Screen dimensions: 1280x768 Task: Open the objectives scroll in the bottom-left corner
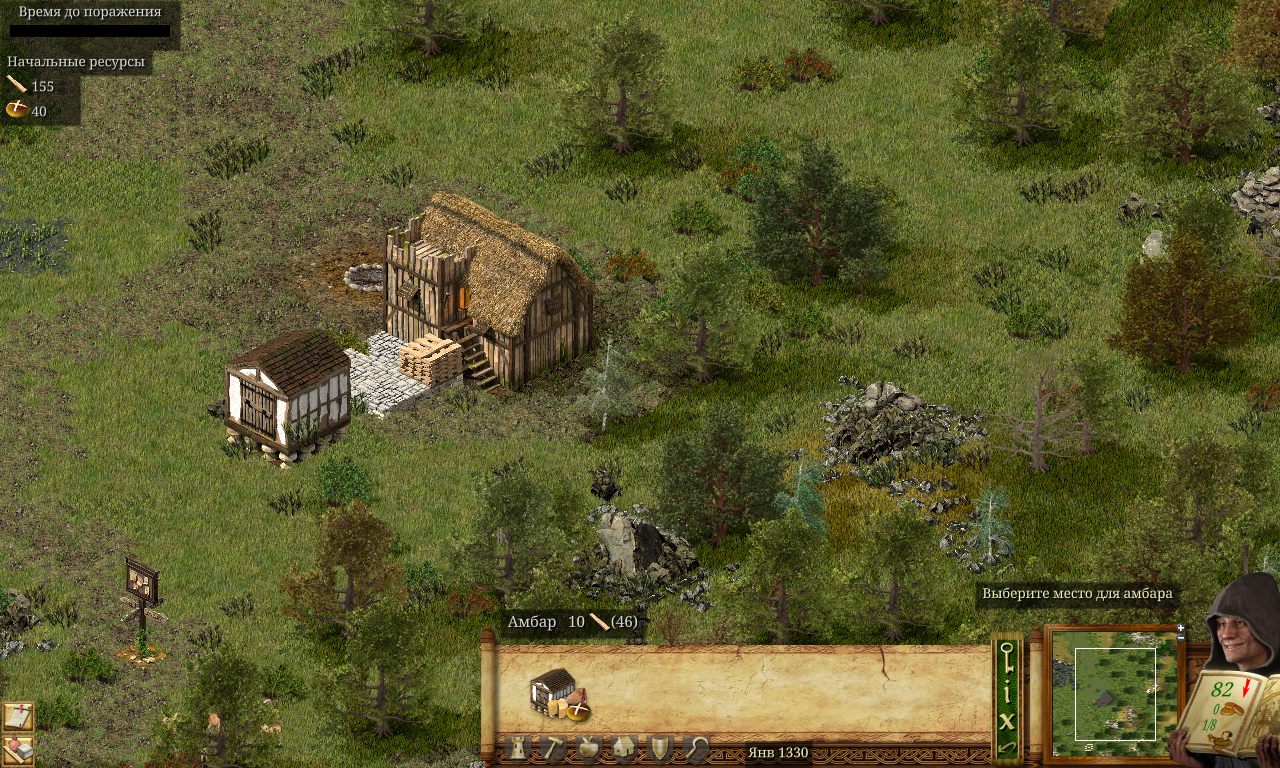[18, 715]
